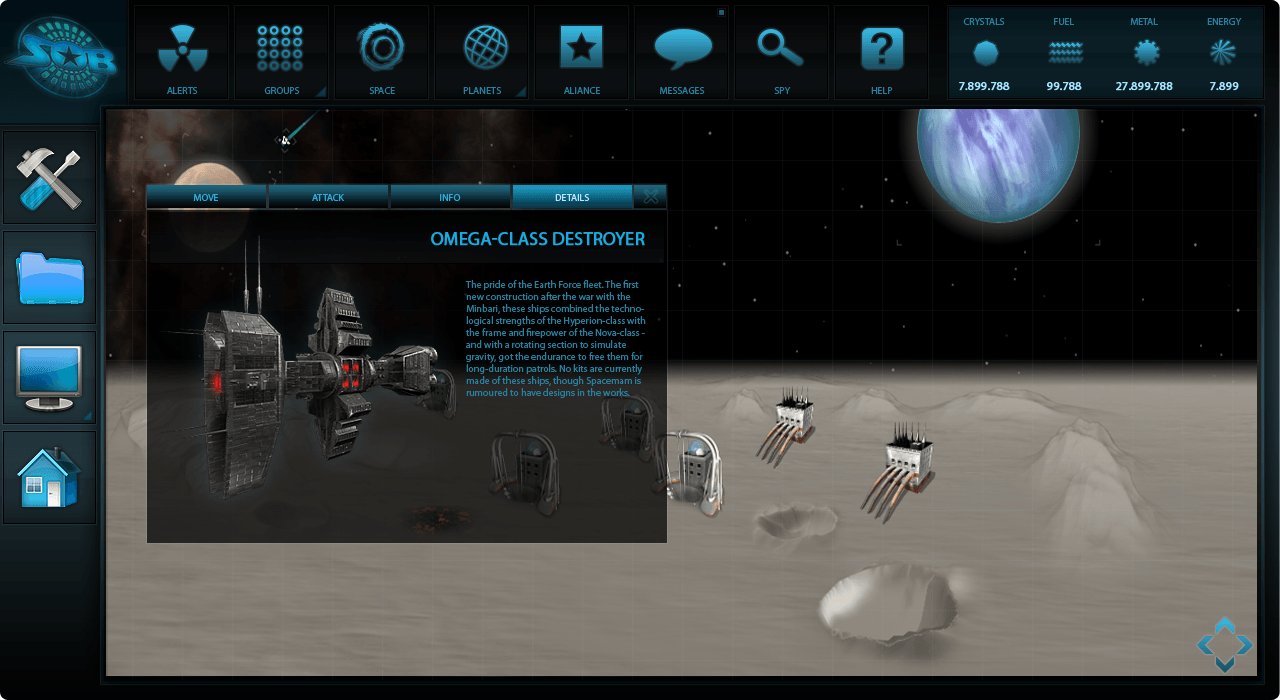Click the up arrow on navigation pad
1280x700 pixels.
click(1224, 625)
